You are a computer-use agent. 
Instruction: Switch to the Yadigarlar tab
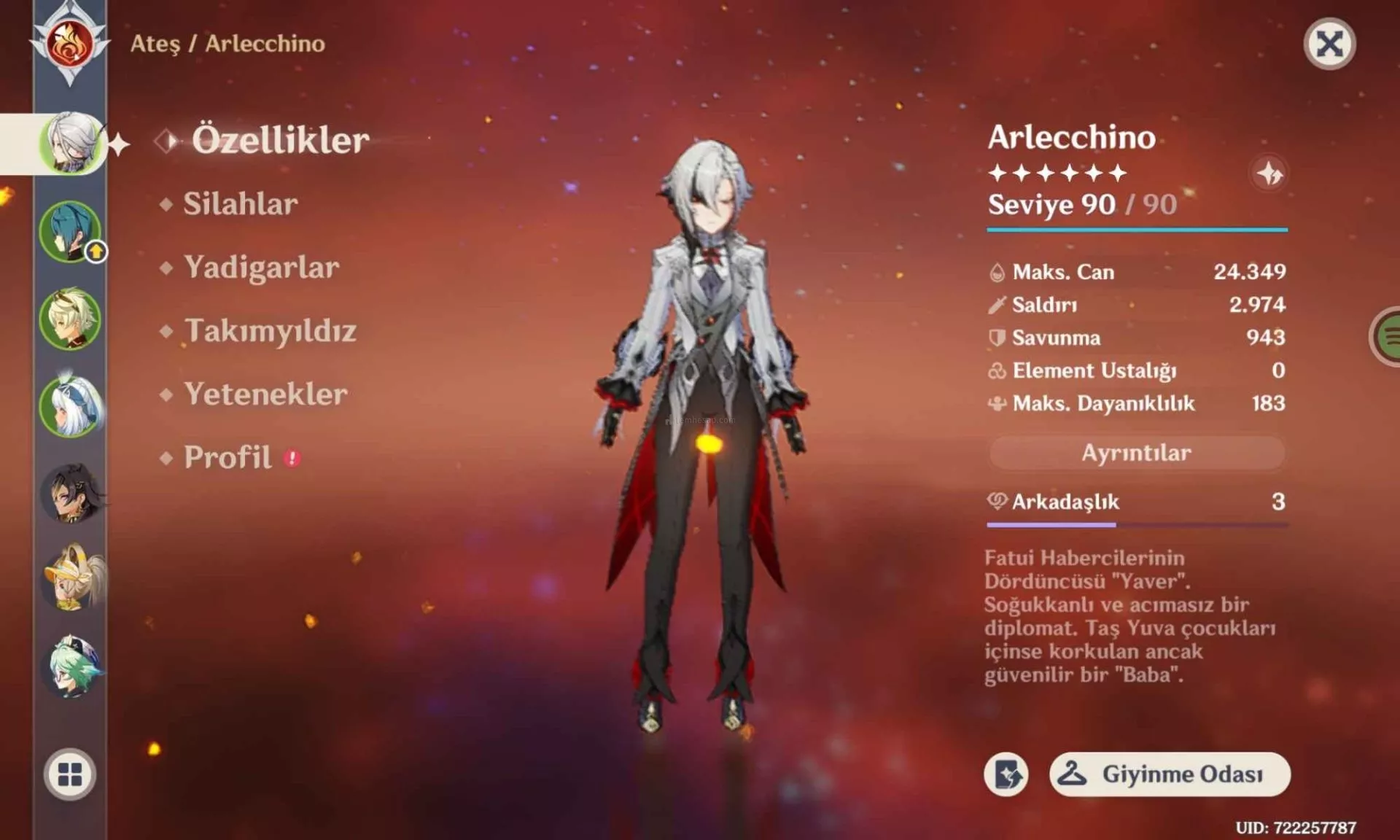[261, 268]
